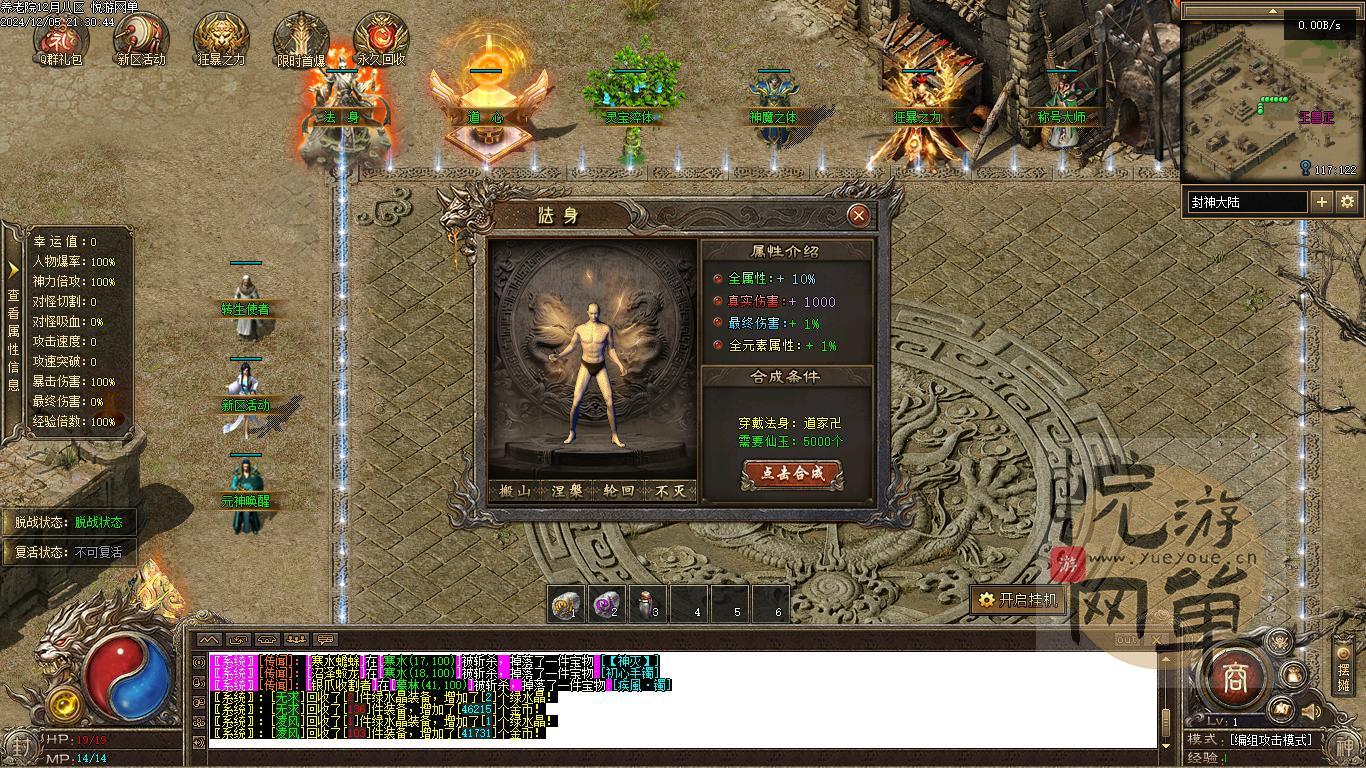The image size is (1366, 768).
Task: Choose the 不灭 tab
Action: pyautogui.click(x=671, y=491)
